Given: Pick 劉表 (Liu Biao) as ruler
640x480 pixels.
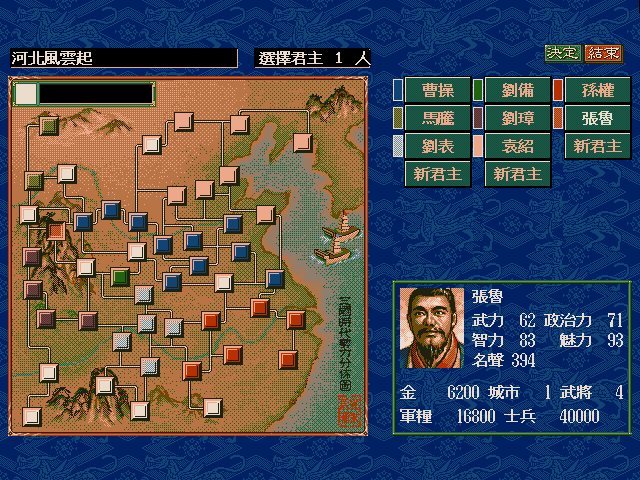Looking at the screenshot, I should [436, 146].
